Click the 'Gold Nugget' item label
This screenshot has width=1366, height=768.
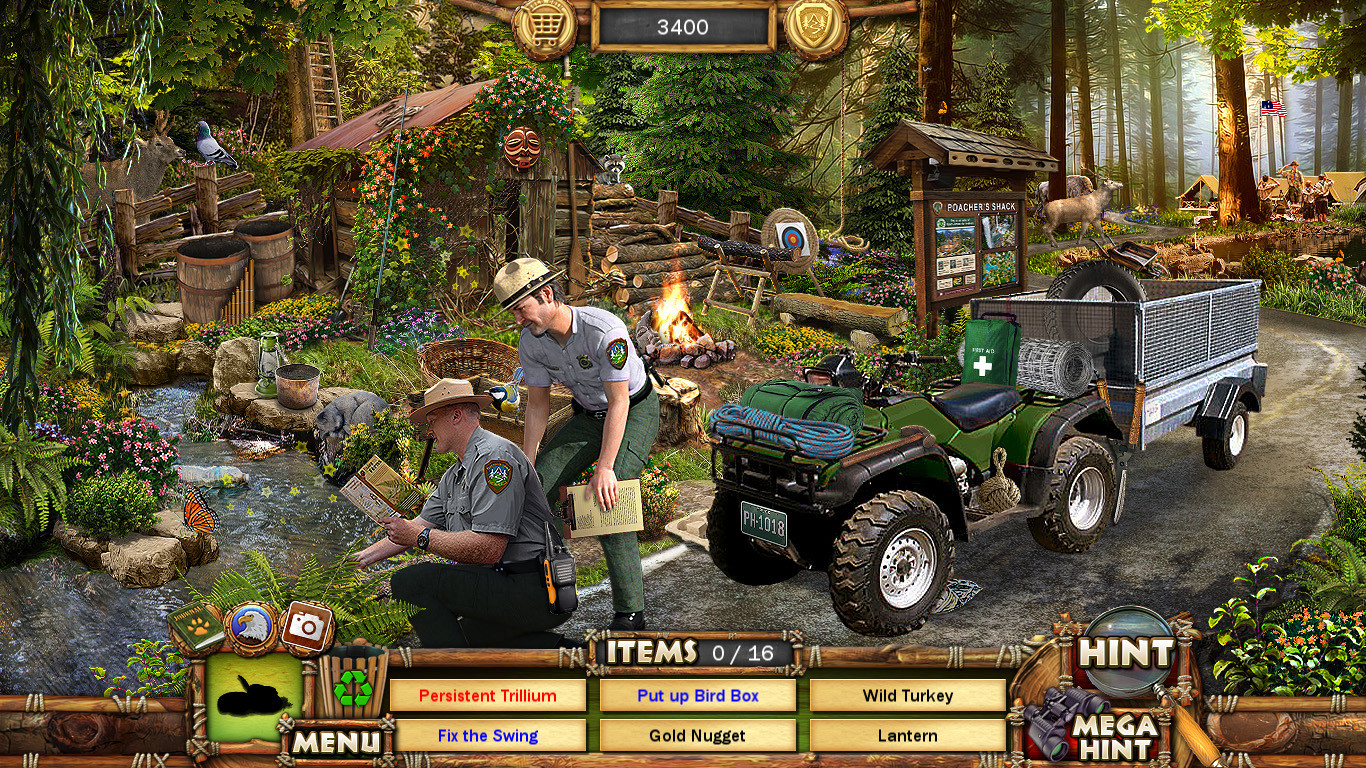[x=697, y=735]
